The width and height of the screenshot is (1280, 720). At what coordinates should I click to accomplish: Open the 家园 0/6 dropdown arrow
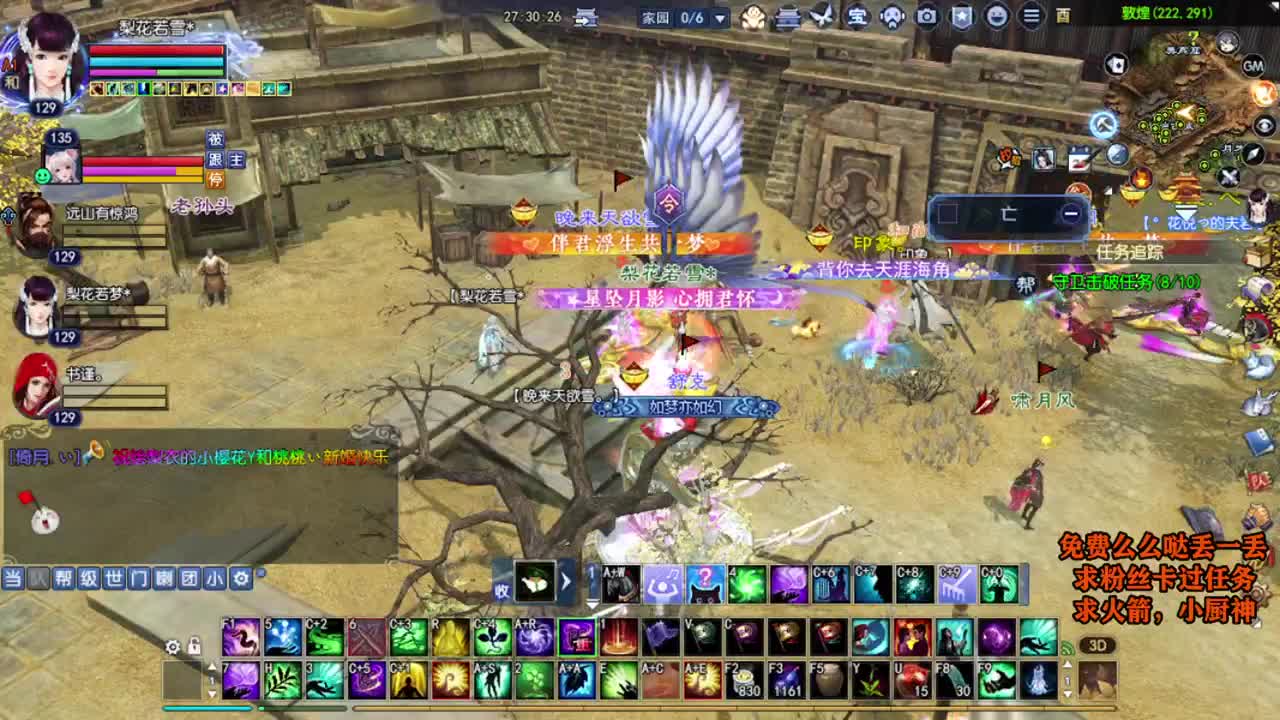click(720, 17)
